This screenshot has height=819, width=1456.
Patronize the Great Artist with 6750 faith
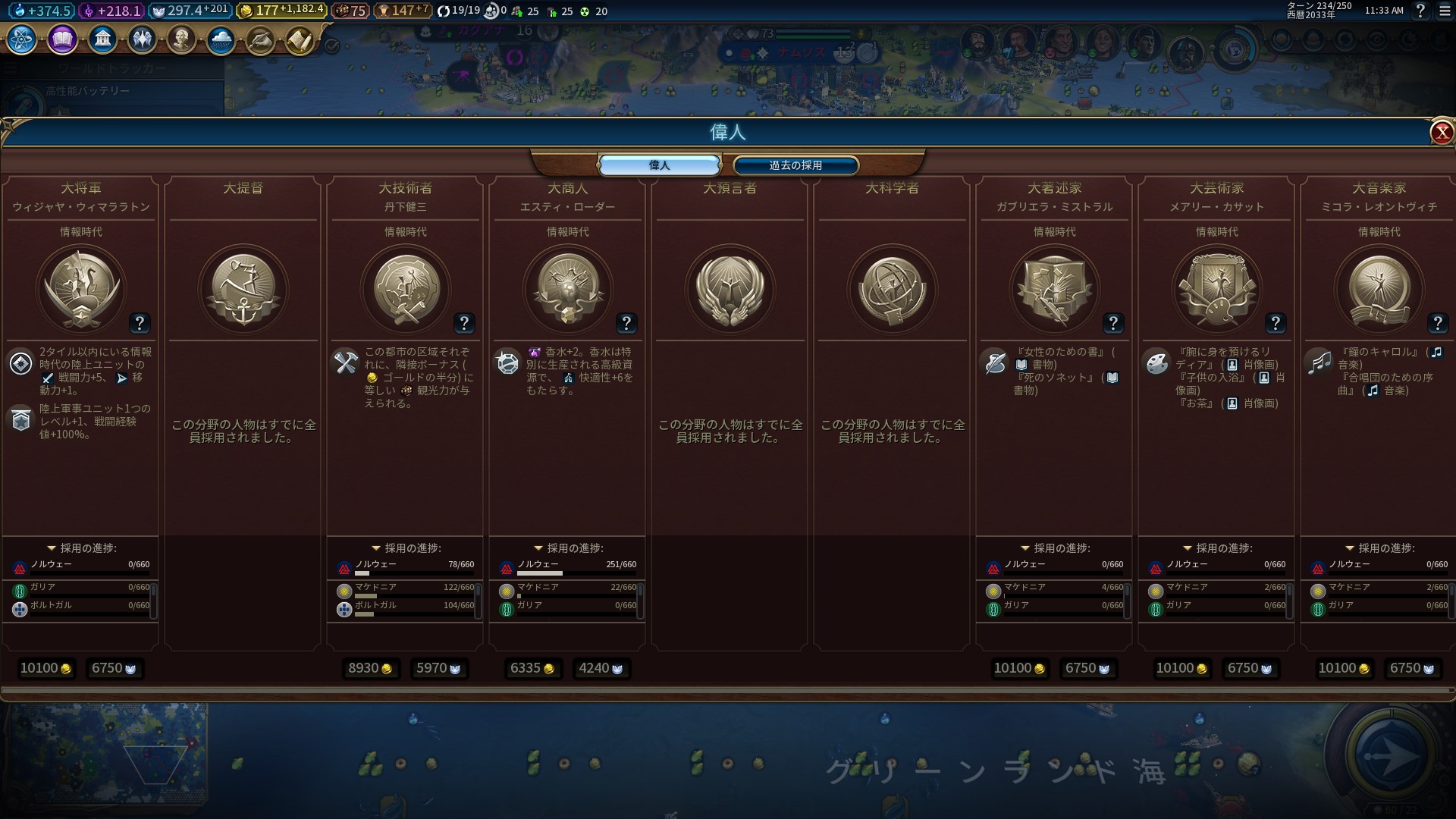pos(1250,668)
